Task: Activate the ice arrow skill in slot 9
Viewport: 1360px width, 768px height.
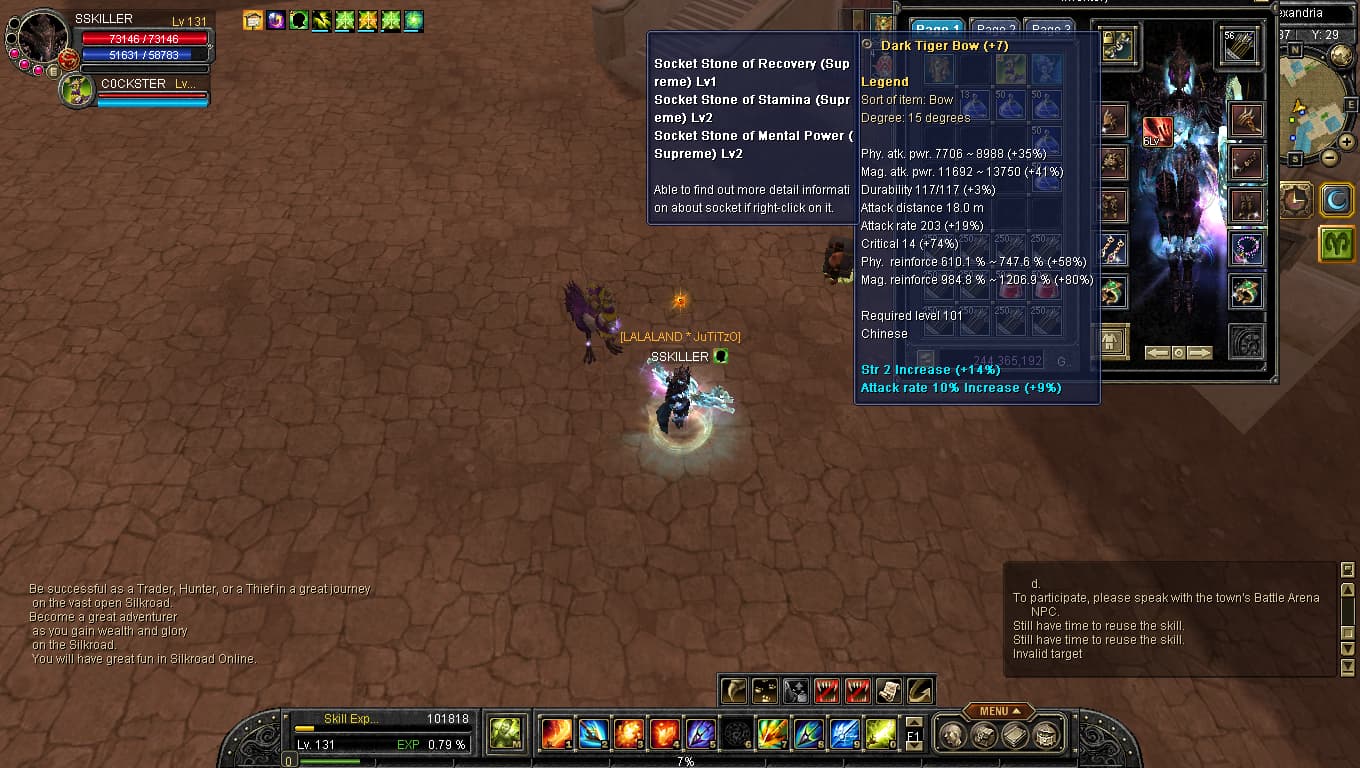Action: tap(844, 734)
